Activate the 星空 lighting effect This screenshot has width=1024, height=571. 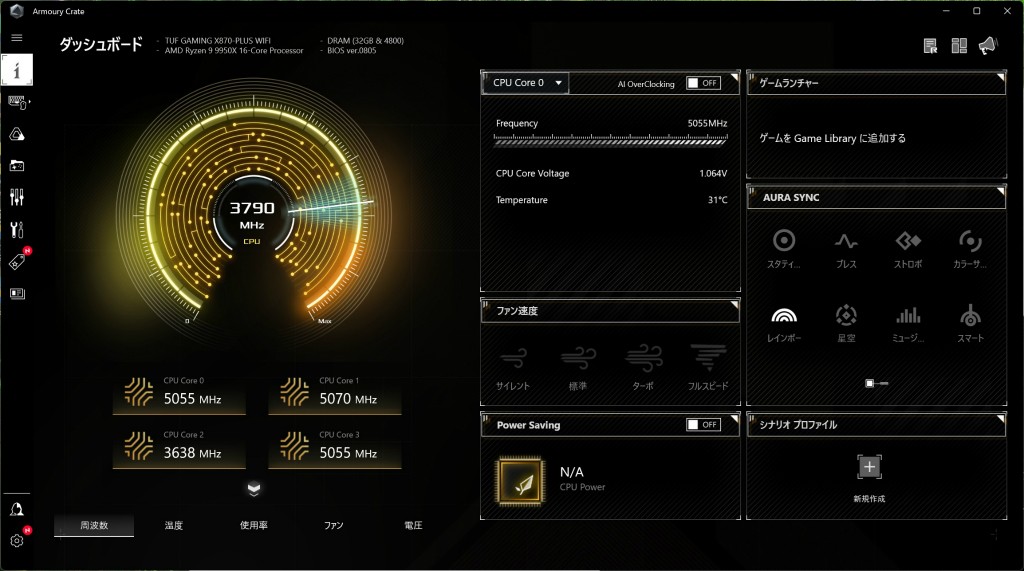(x=846, y=320)
